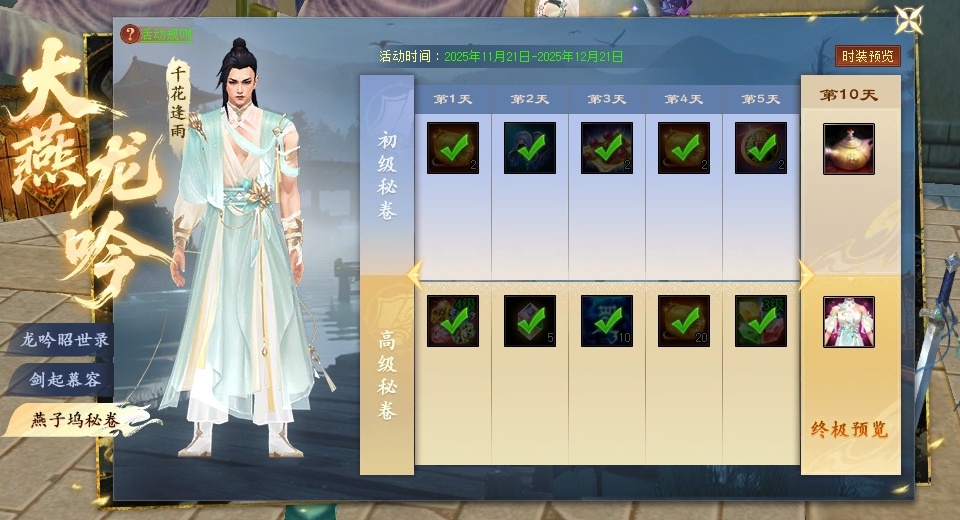Select the day 10 teapot reward

[x=849, y=149]
